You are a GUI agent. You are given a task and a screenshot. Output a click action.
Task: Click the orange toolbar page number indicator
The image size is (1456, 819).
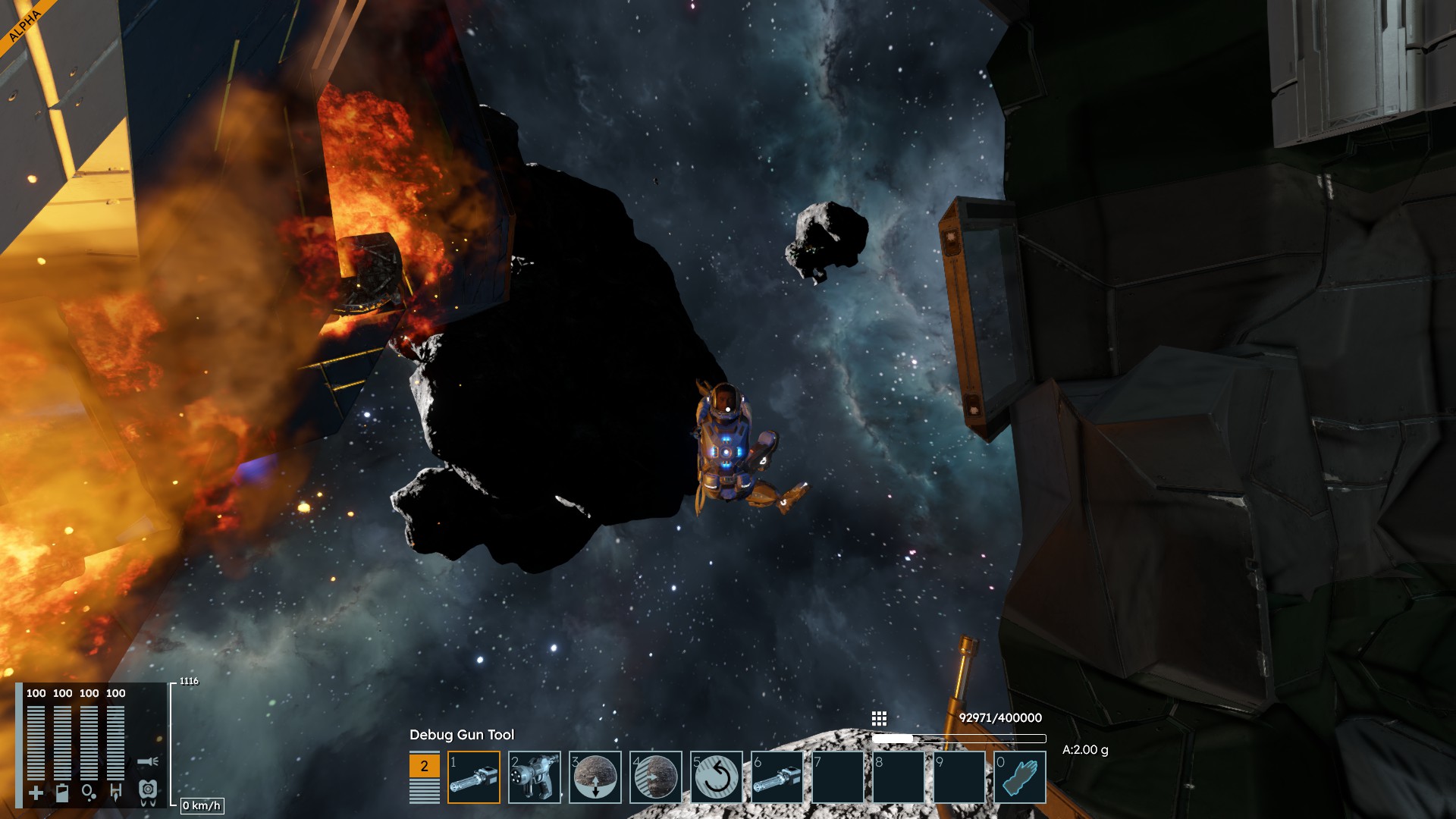coord(424,766)
